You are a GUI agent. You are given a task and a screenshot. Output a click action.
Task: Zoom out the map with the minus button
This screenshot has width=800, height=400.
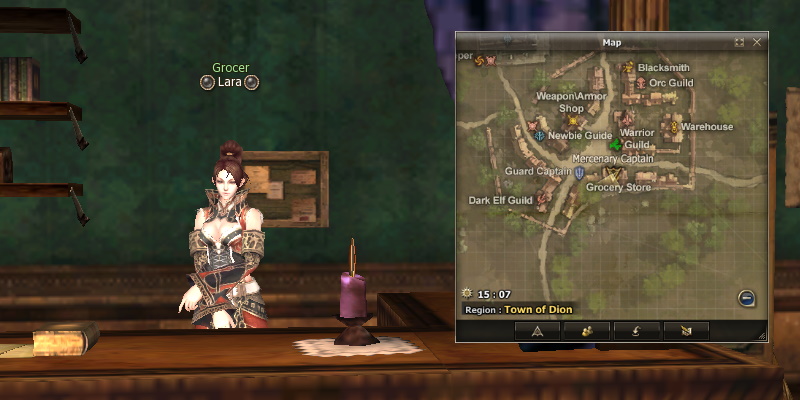point(746,297)
